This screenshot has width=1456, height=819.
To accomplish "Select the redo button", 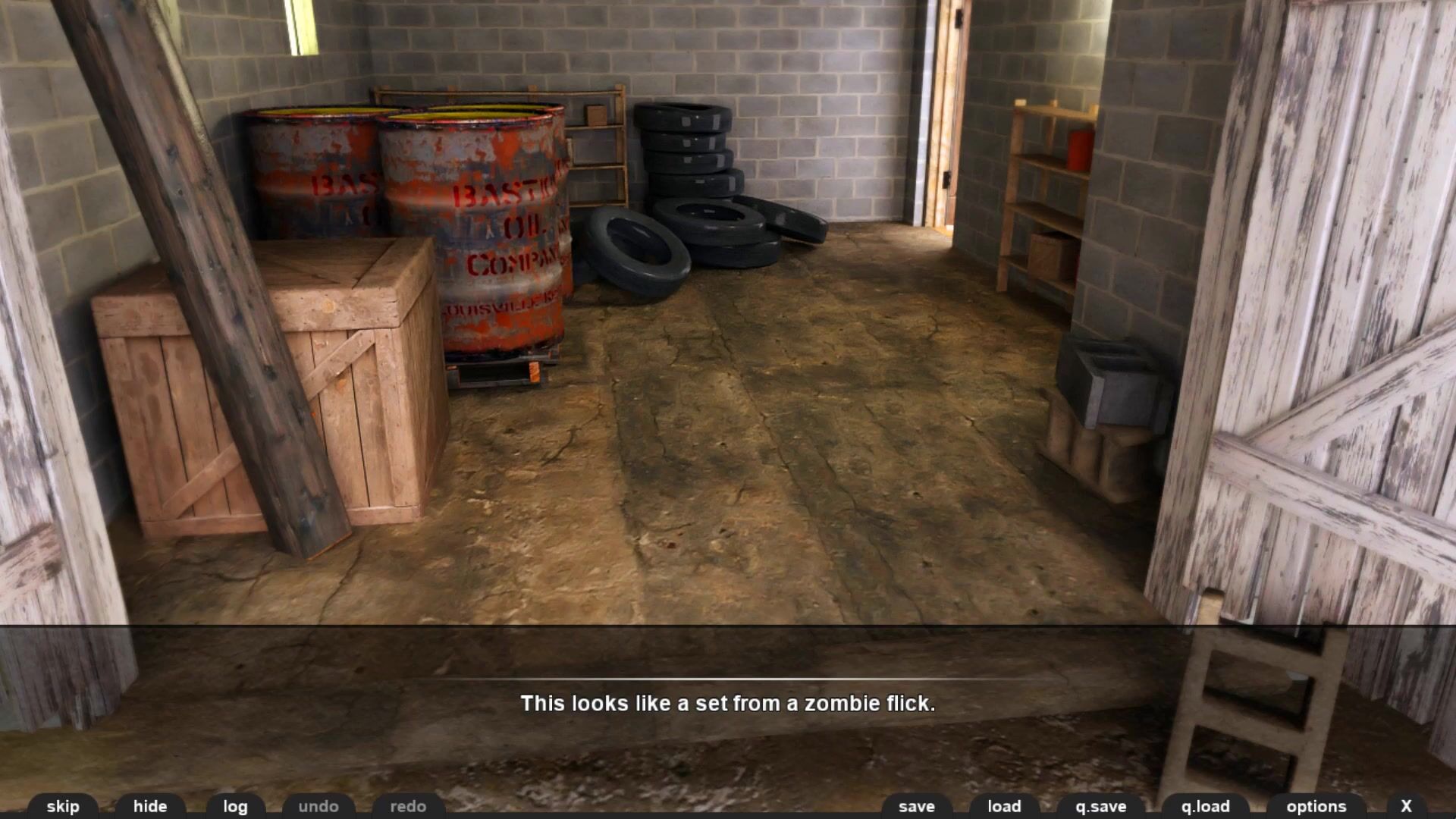I will coord(408,806).
